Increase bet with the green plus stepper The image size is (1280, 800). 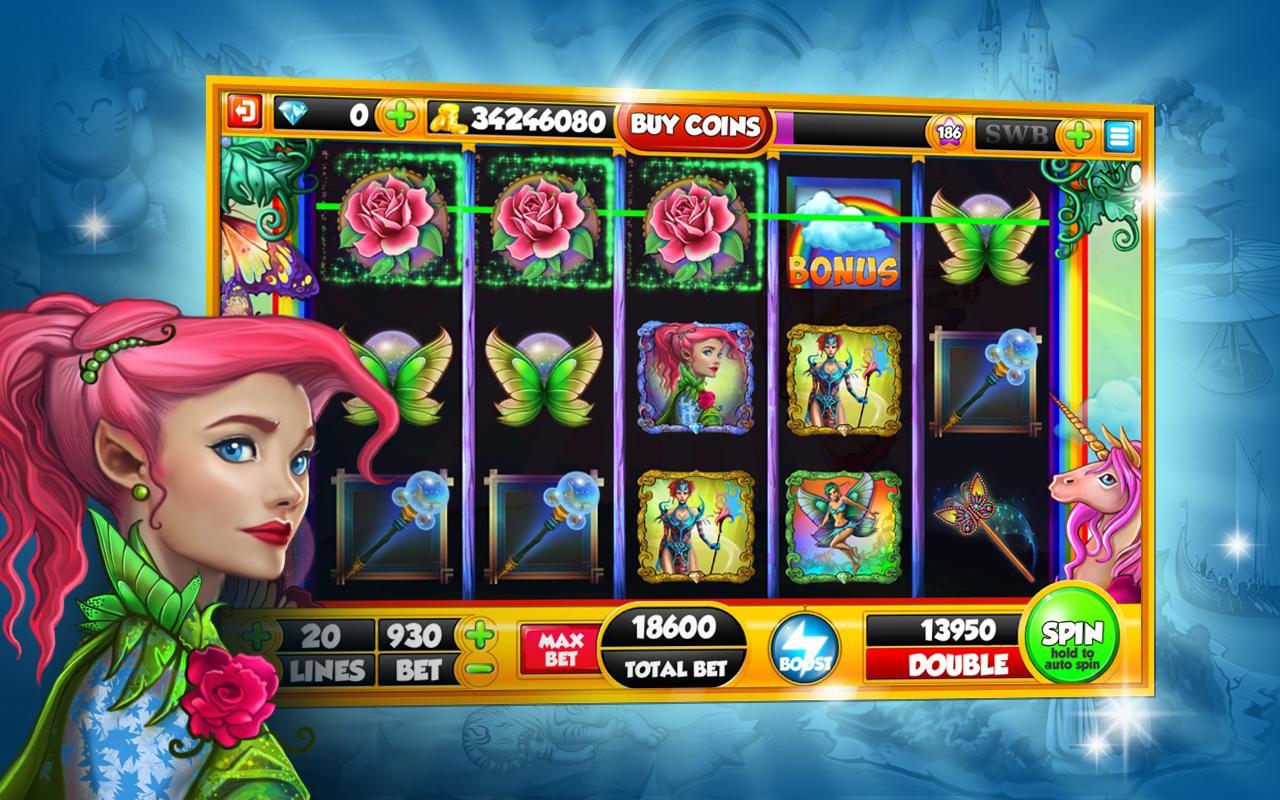(x=477, y=631)
